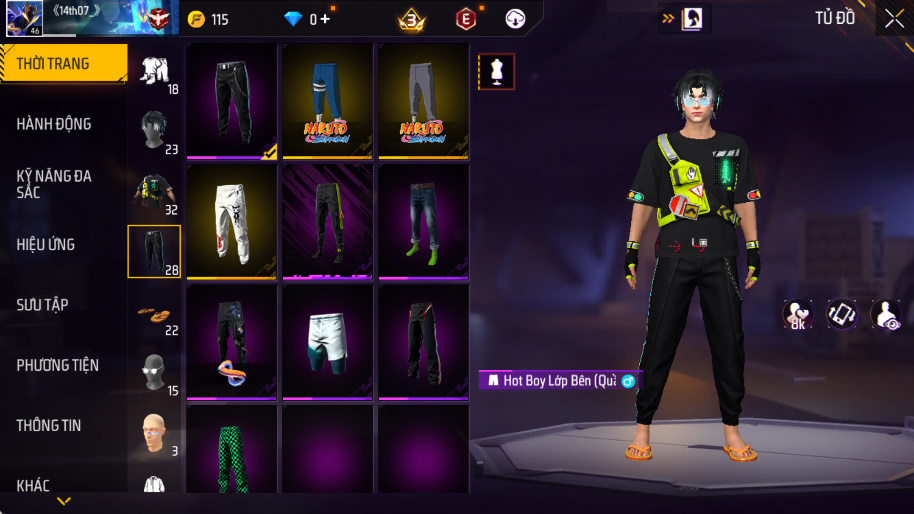Show the Thông Tin tab

pyautogui.click(x=63, y=425)
